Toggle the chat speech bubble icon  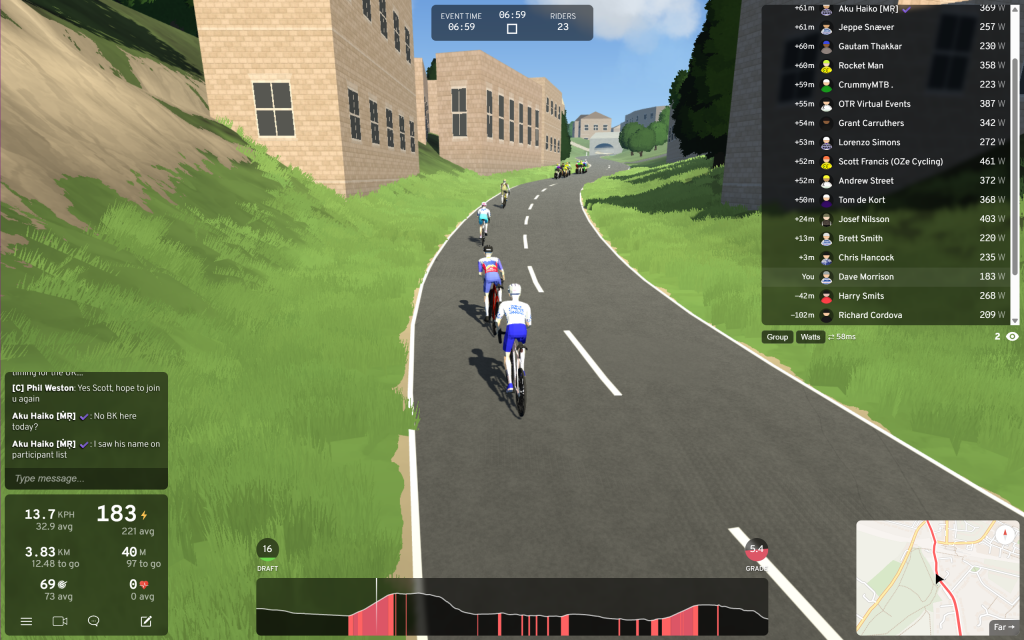[x=94, y=621]
